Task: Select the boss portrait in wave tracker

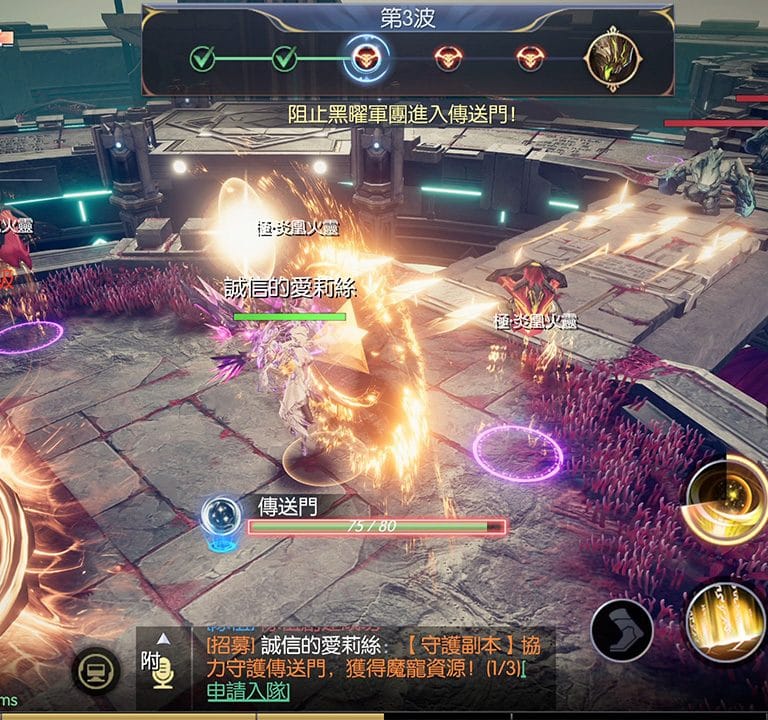Action: point(615,58)
